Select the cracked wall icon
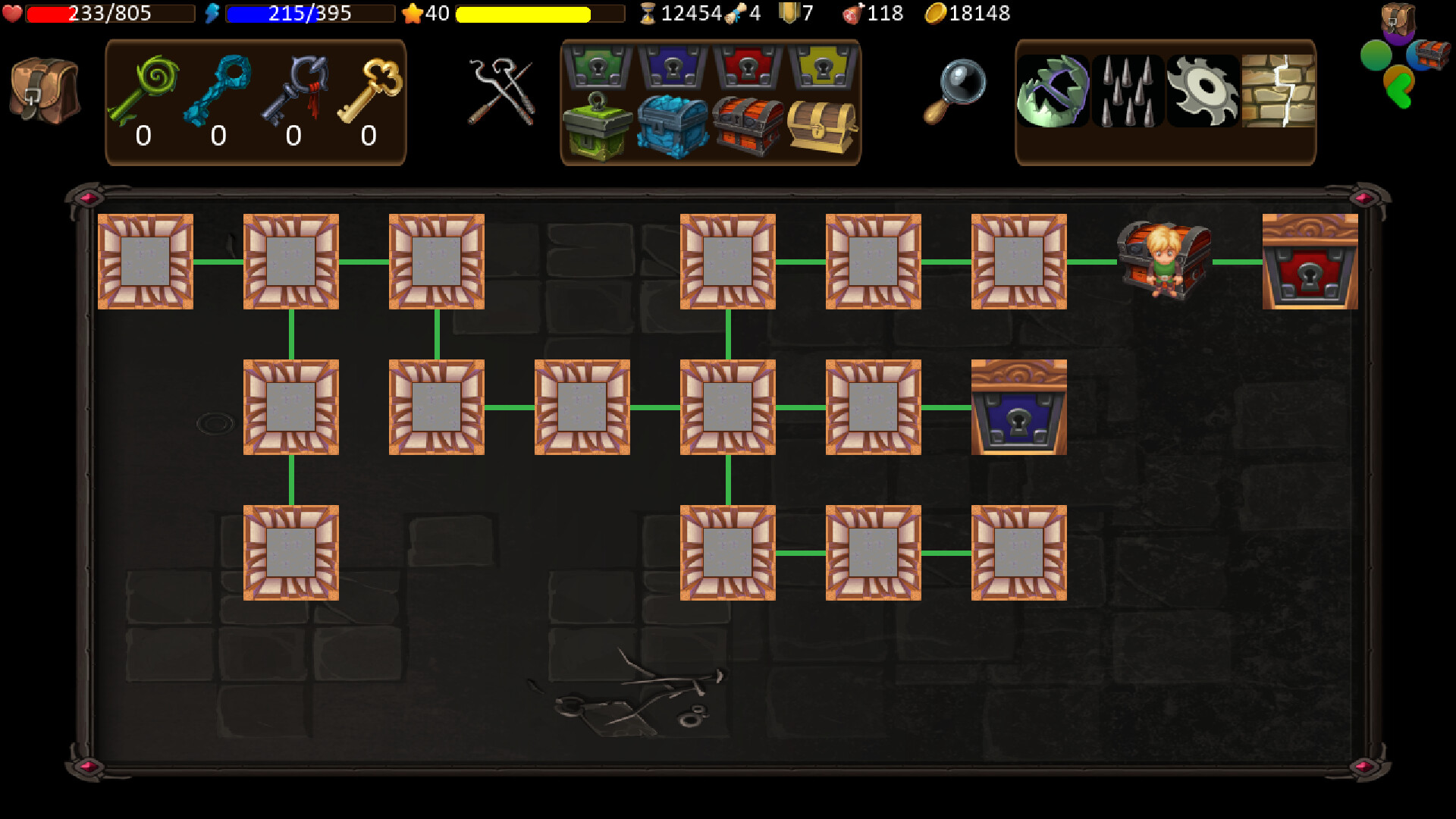This screenshot has width=1456, height=819. point(1279,91)
